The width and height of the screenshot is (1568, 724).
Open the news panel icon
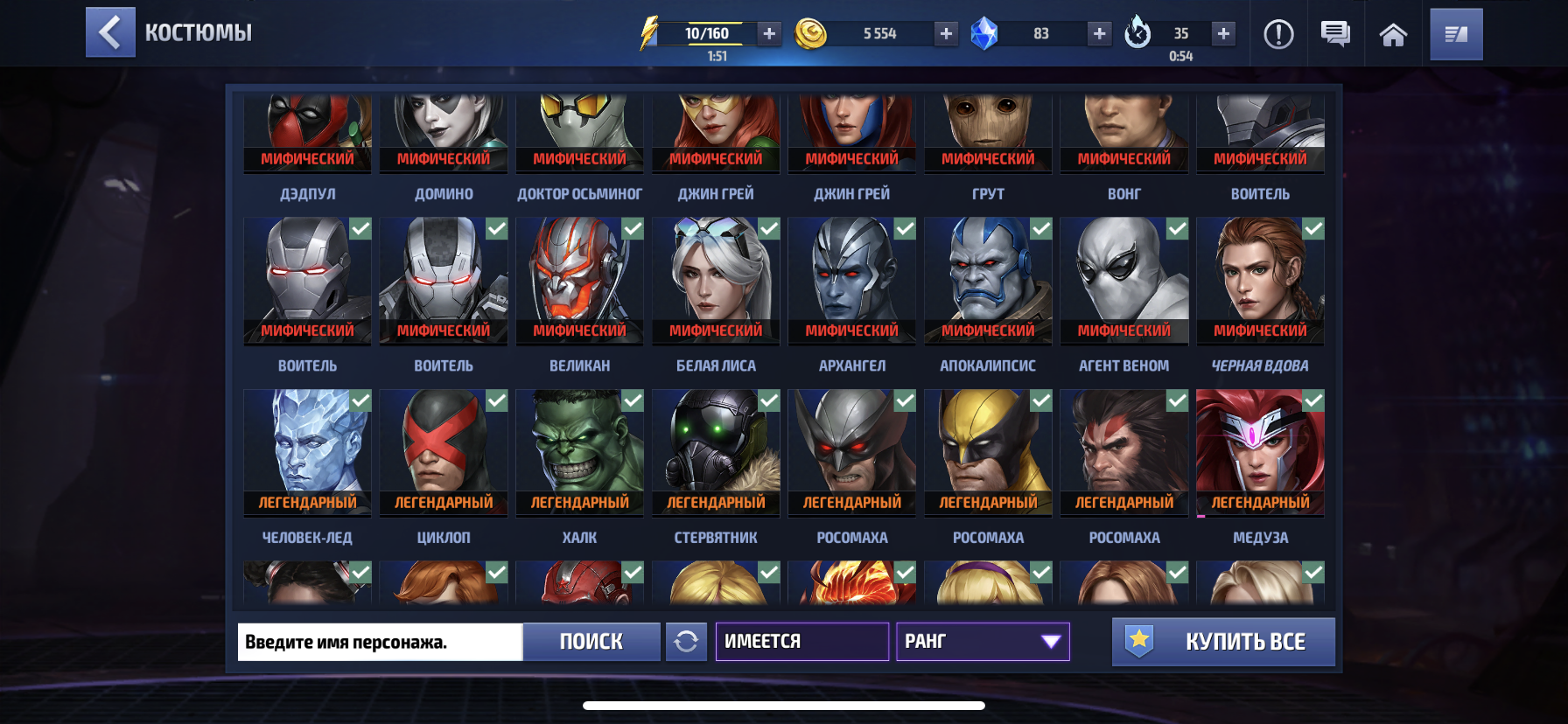coord(1456,34)
